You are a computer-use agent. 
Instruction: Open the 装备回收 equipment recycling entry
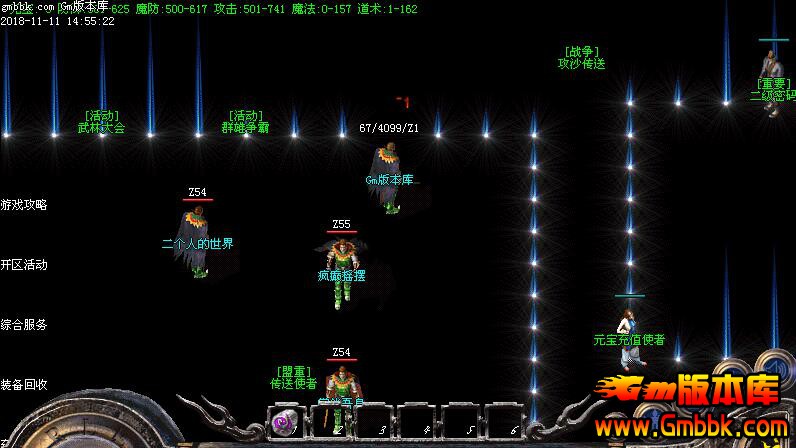click(x=24, y=385)
